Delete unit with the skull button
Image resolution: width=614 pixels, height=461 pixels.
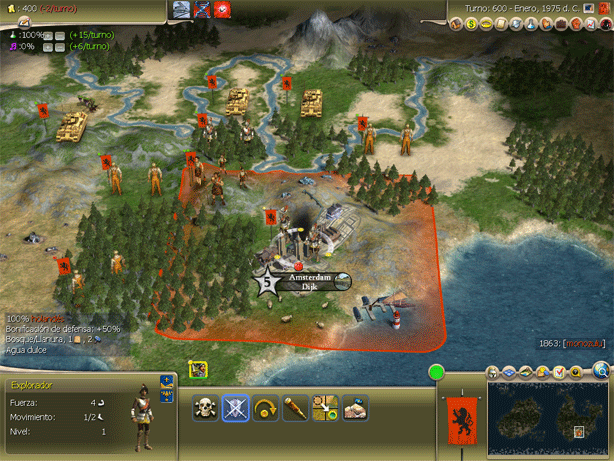click(206, 408)
